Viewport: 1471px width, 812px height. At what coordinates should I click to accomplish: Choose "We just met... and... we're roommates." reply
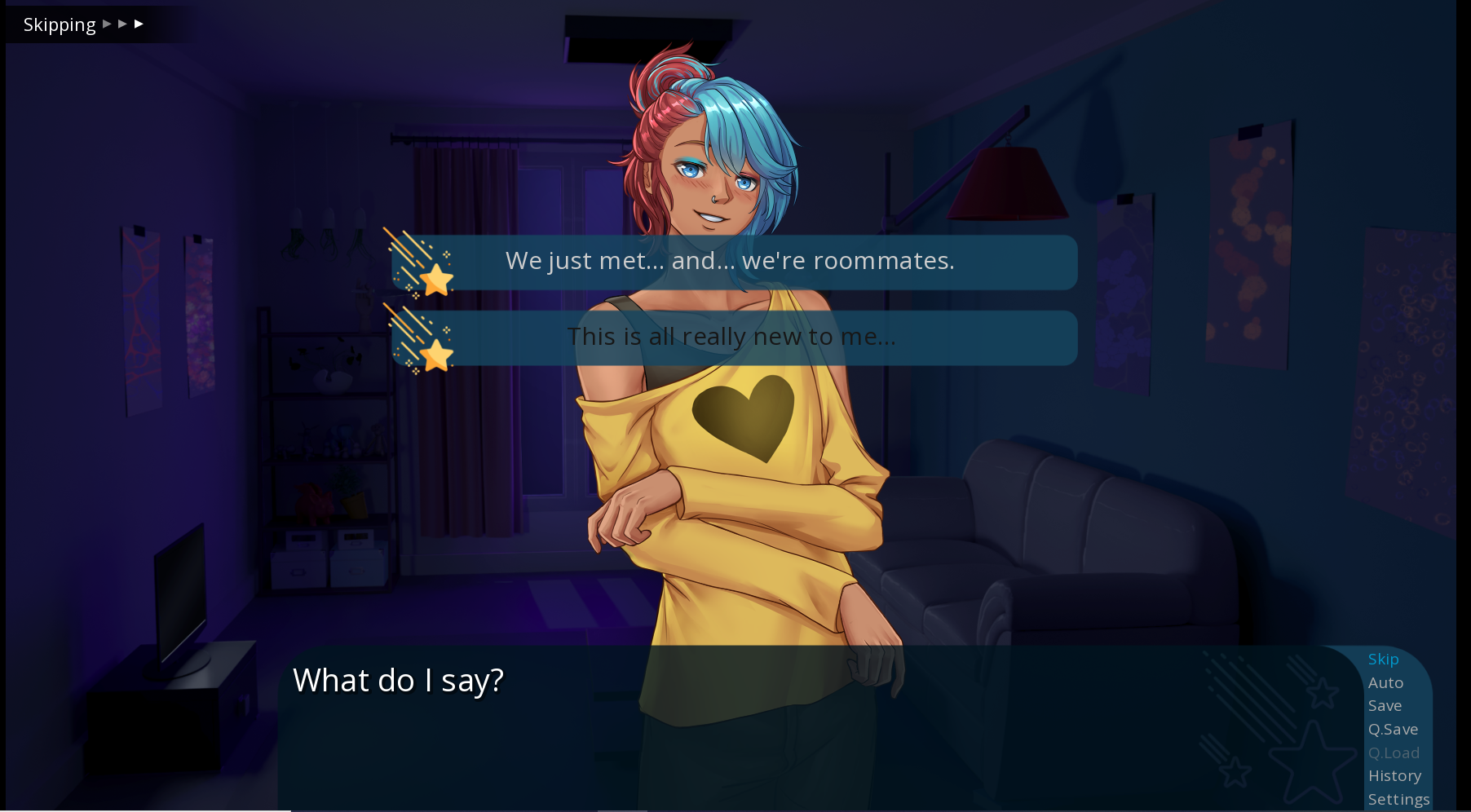pyautogui.click(x=730, y=262)
